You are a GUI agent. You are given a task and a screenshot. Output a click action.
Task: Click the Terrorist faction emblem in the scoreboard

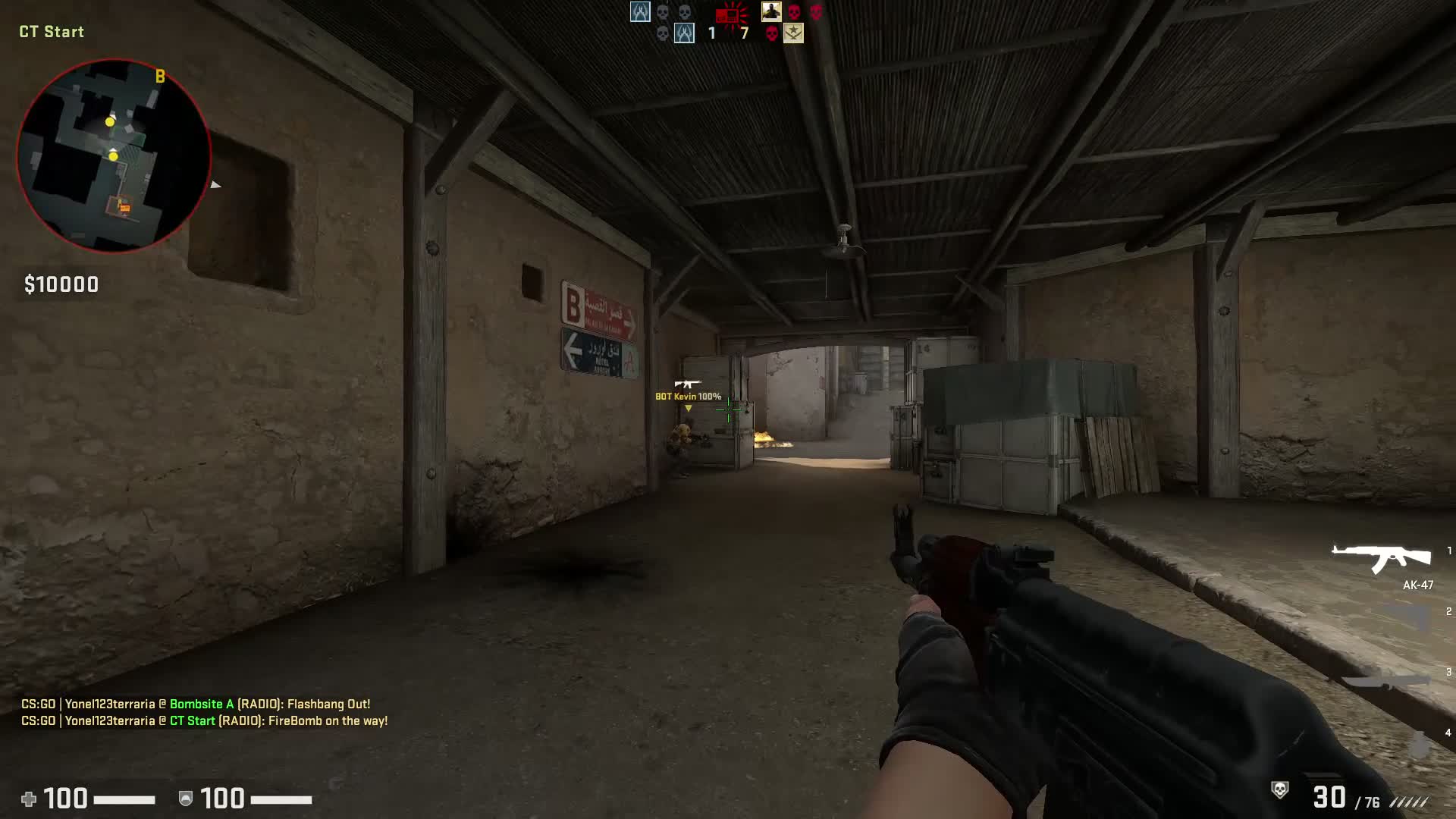793,33
